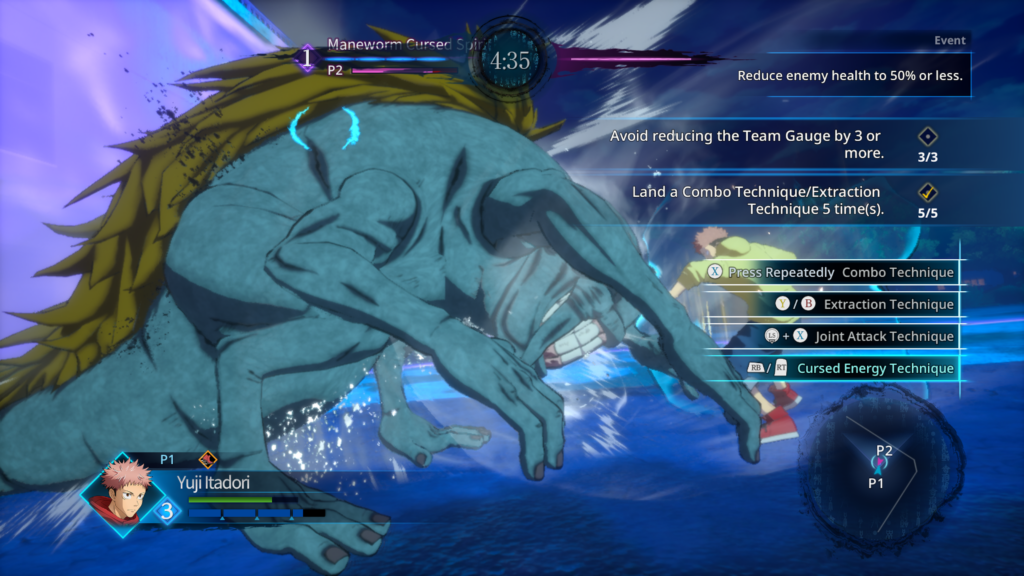1024x576 pixels.
Task: Click the diamond icon for 3/3 objective
Action: coord(927,137)
